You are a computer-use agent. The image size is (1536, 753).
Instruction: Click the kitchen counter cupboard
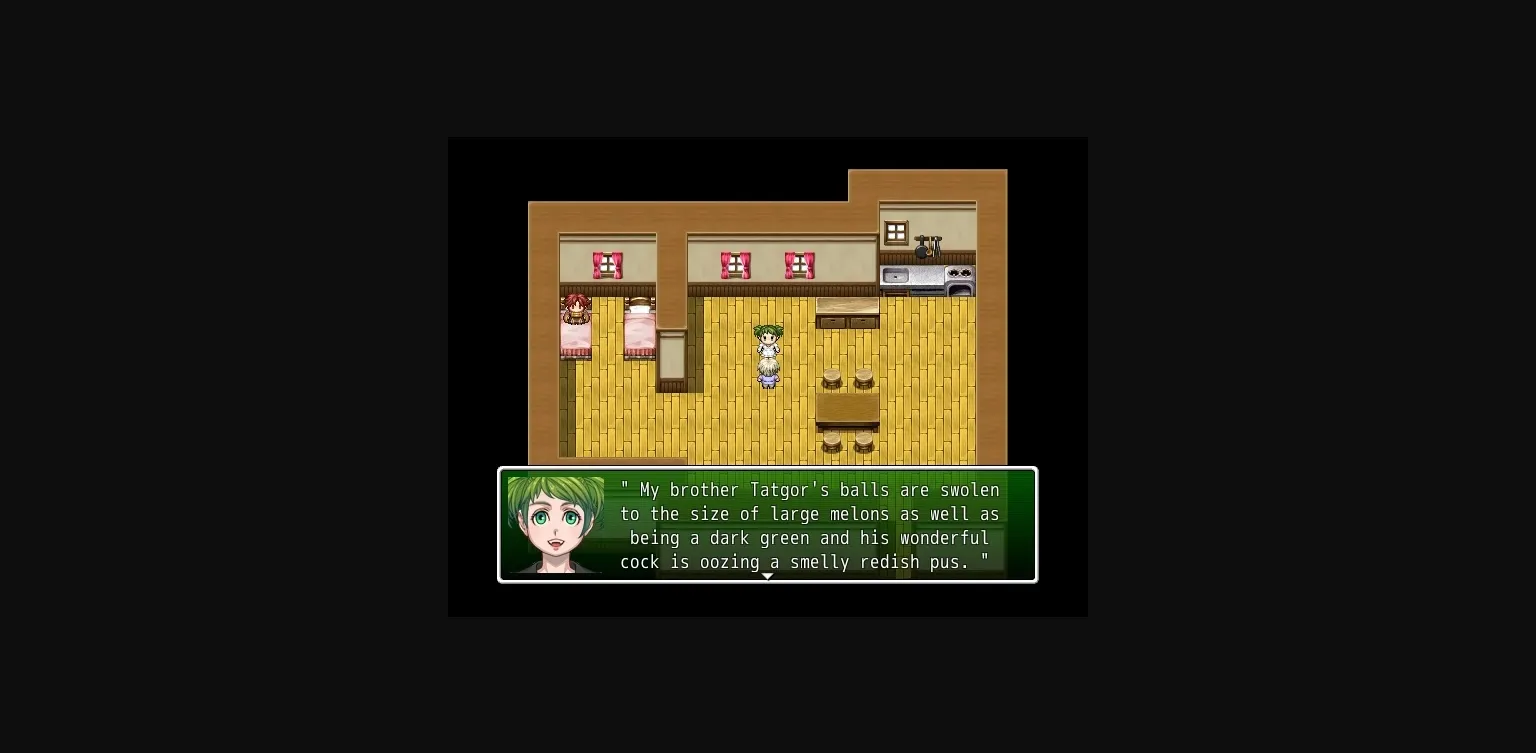point(847,323)
